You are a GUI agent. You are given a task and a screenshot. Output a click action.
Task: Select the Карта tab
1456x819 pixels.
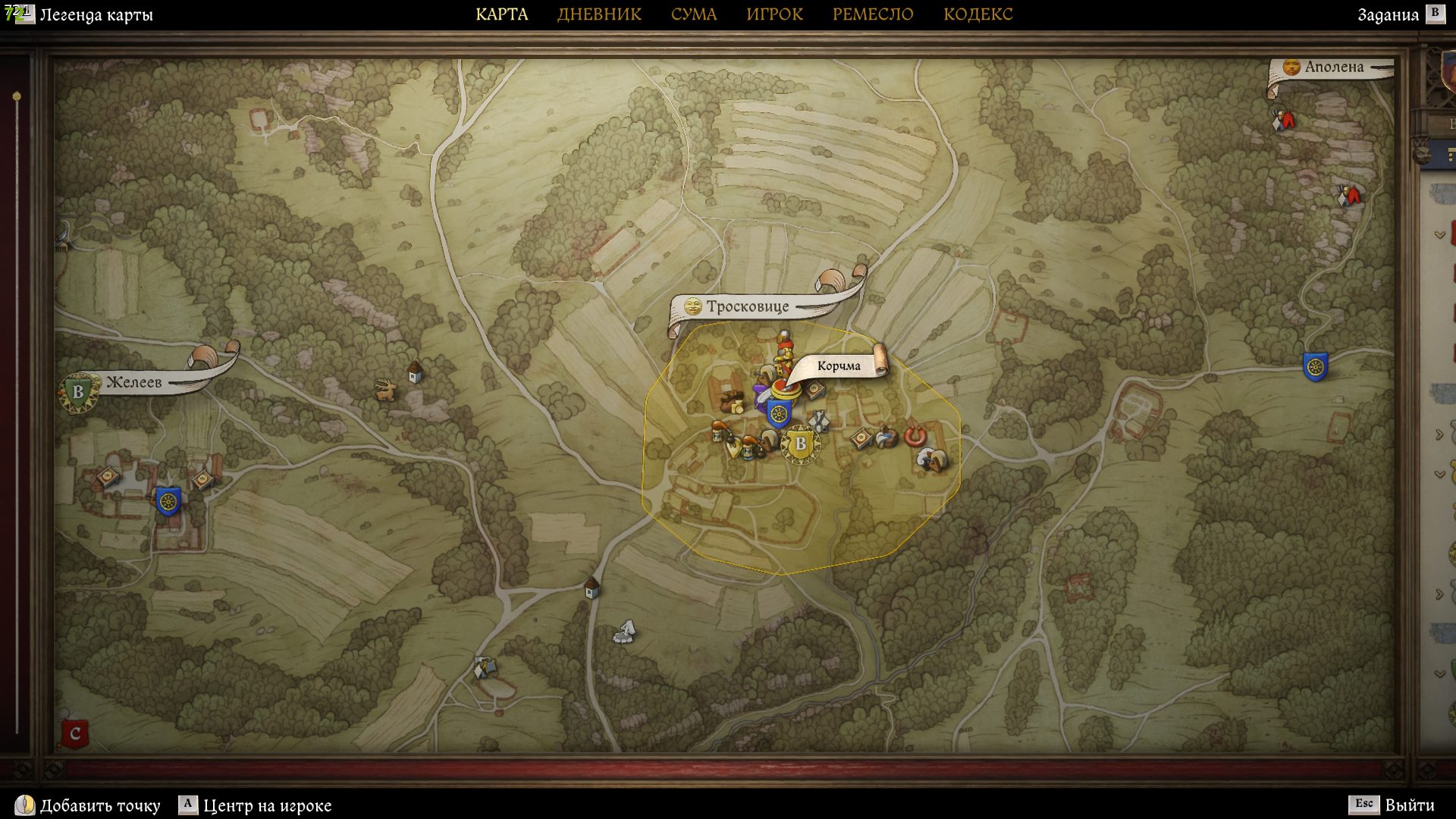[501, 14]
